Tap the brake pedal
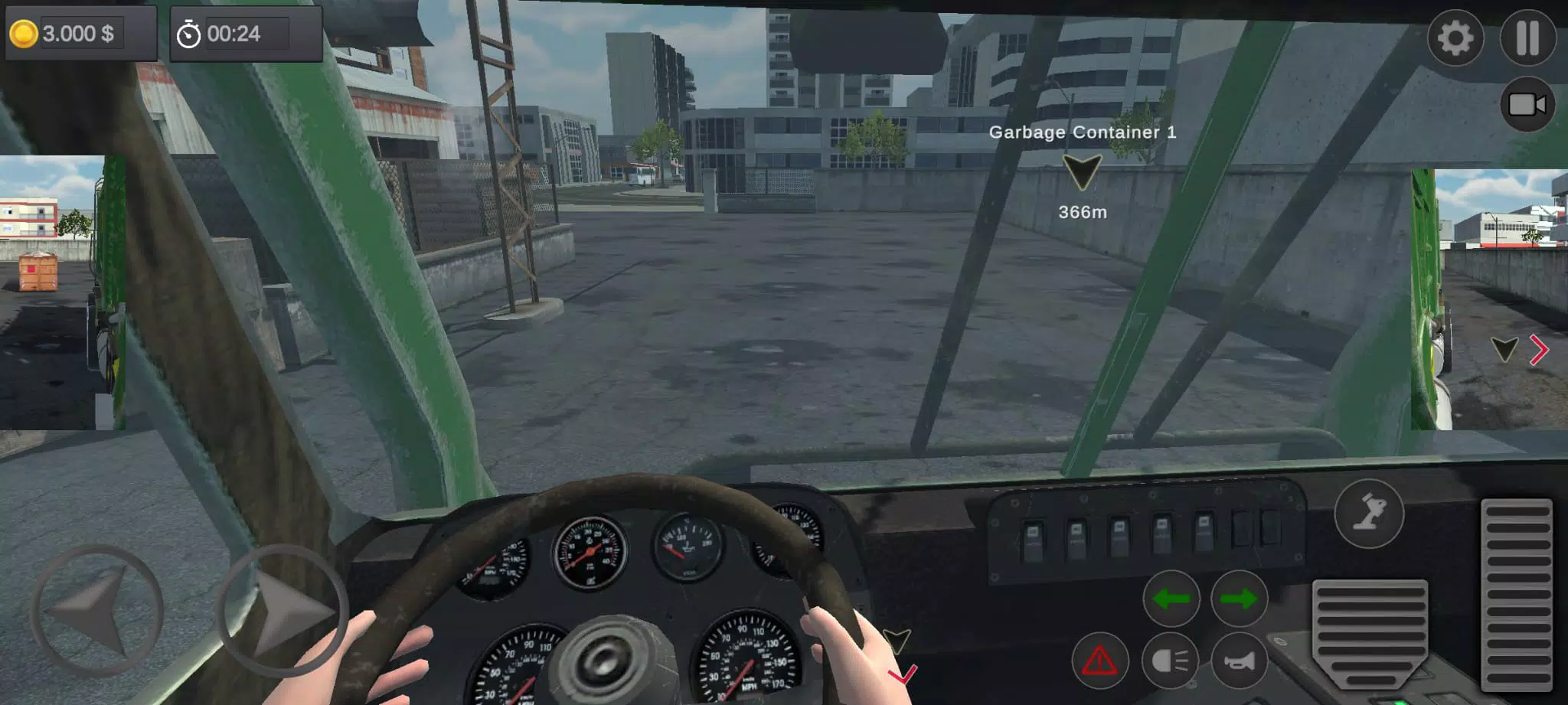 1370,632
